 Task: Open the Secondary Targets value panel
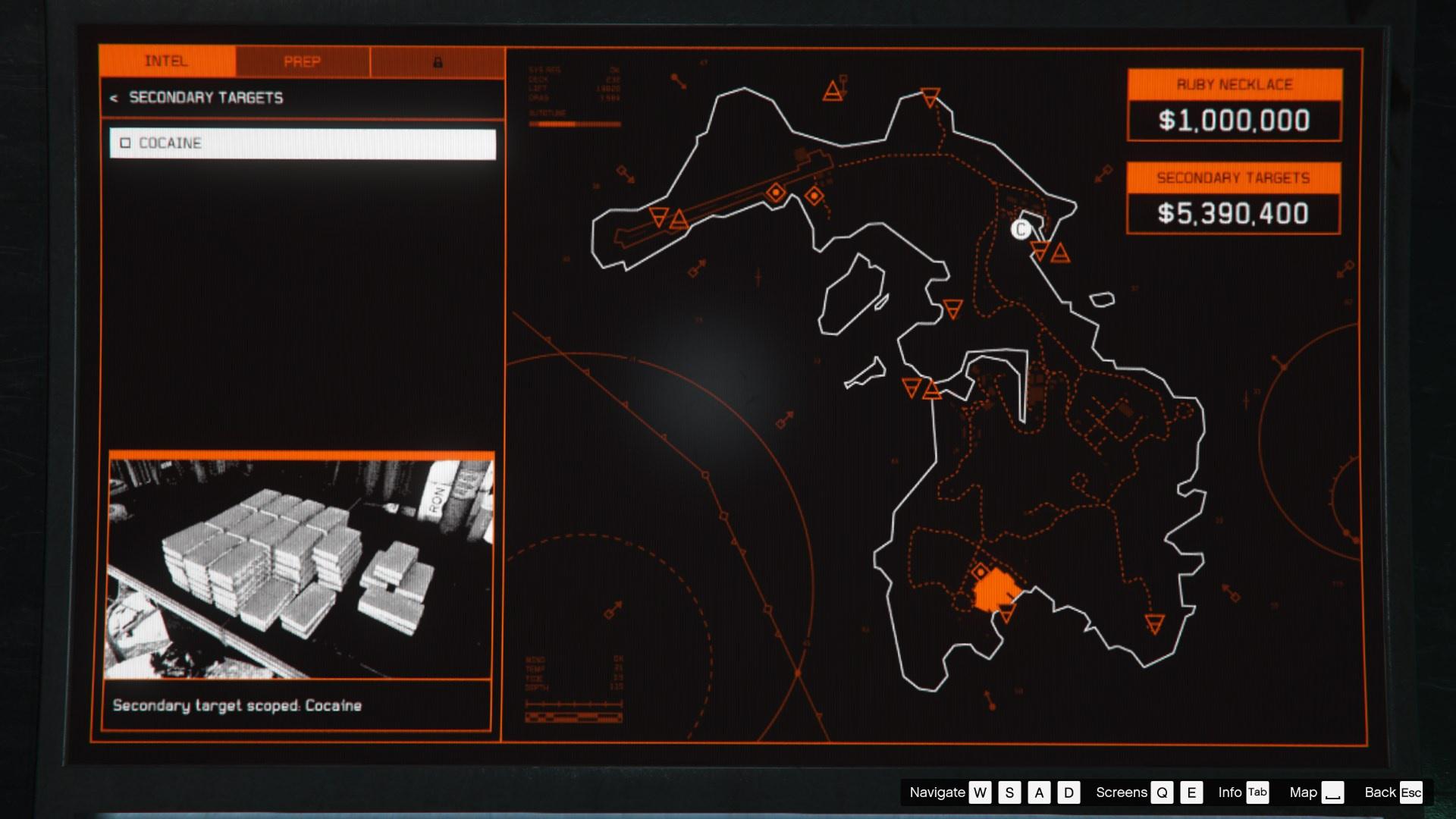(x=1233, y=199)
